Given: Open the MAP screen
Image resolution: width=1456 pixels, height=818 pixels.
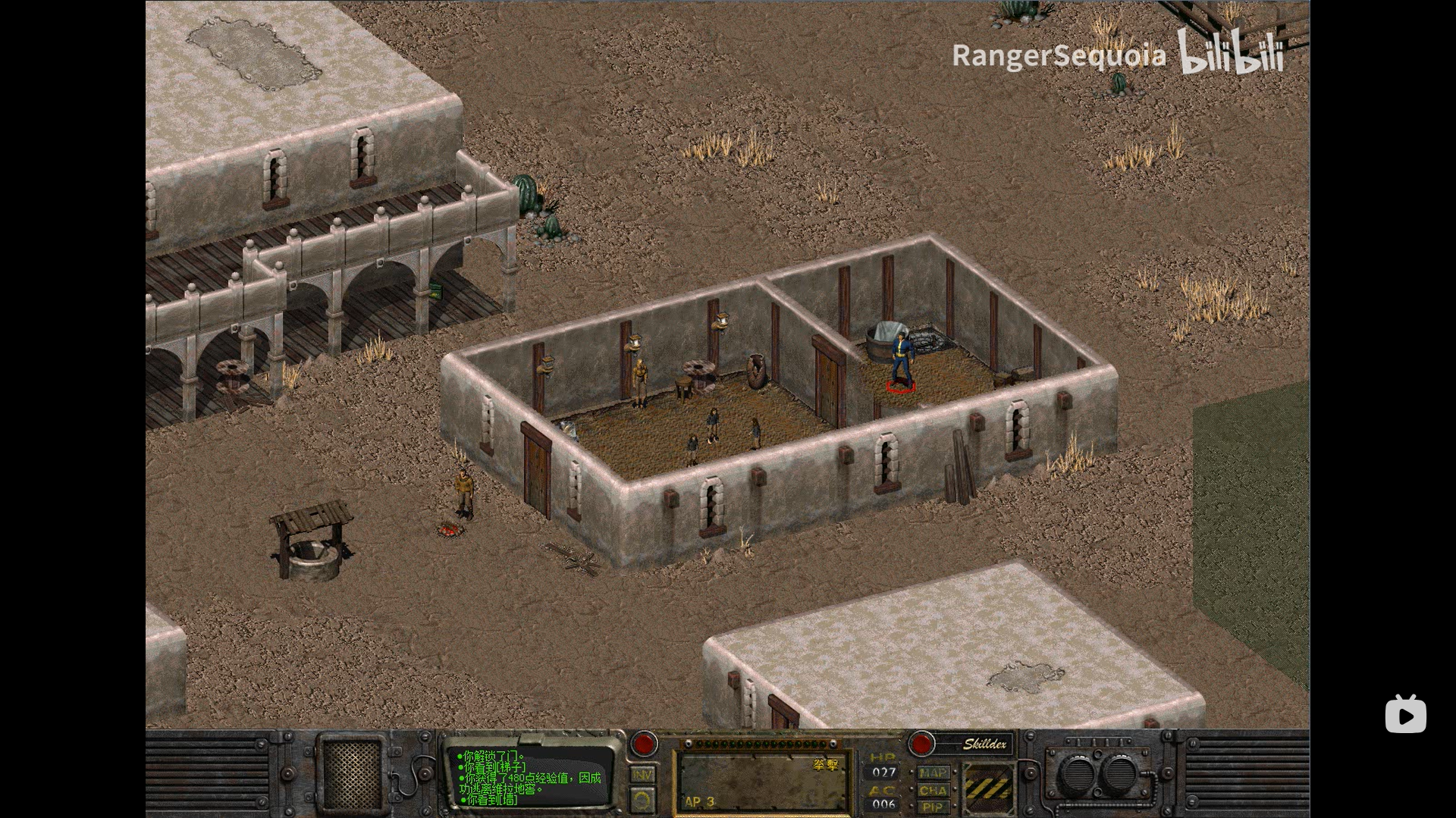Looking at the screenshot, I should click(933, 773).
